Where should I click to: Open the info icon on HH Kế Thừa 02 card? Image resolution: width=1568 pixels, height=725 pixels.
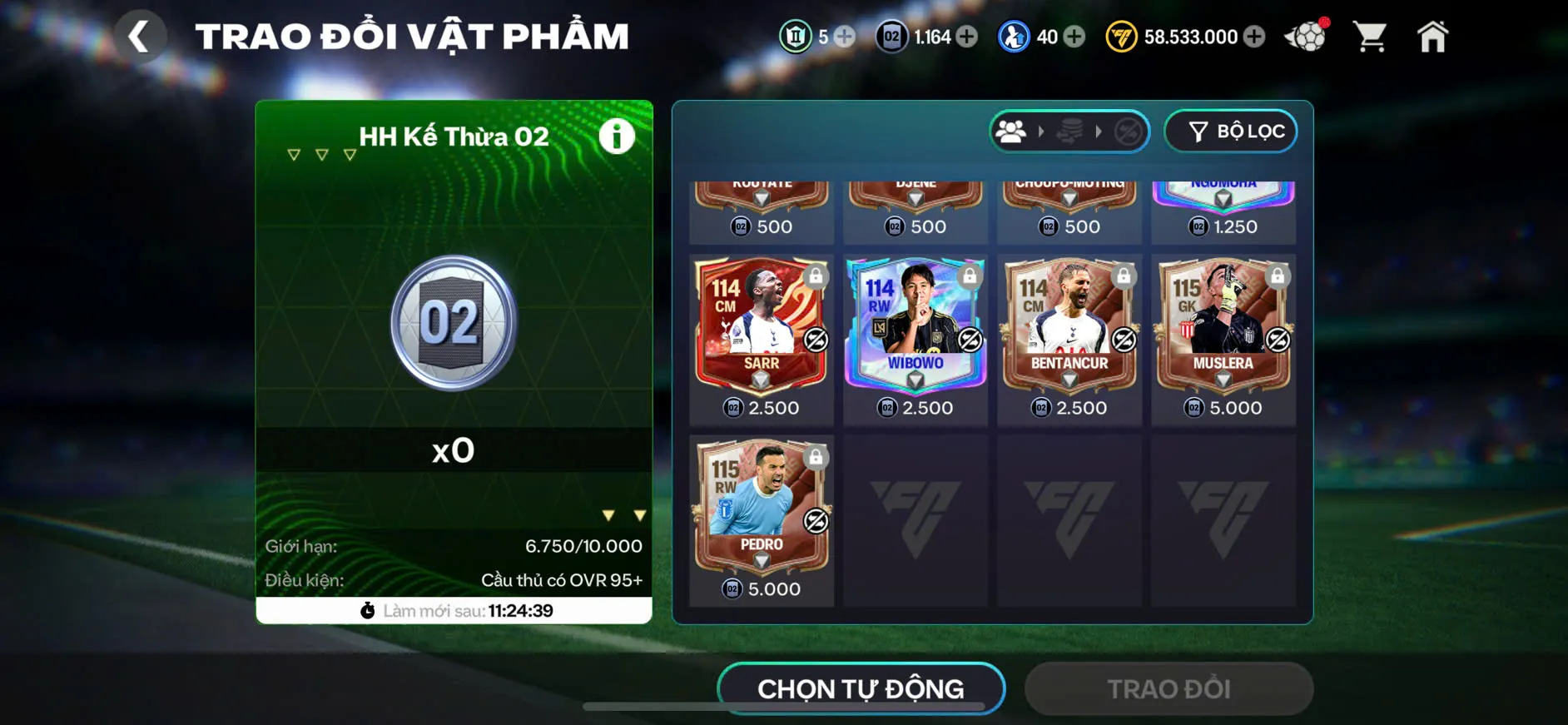(x=616, y=137)
